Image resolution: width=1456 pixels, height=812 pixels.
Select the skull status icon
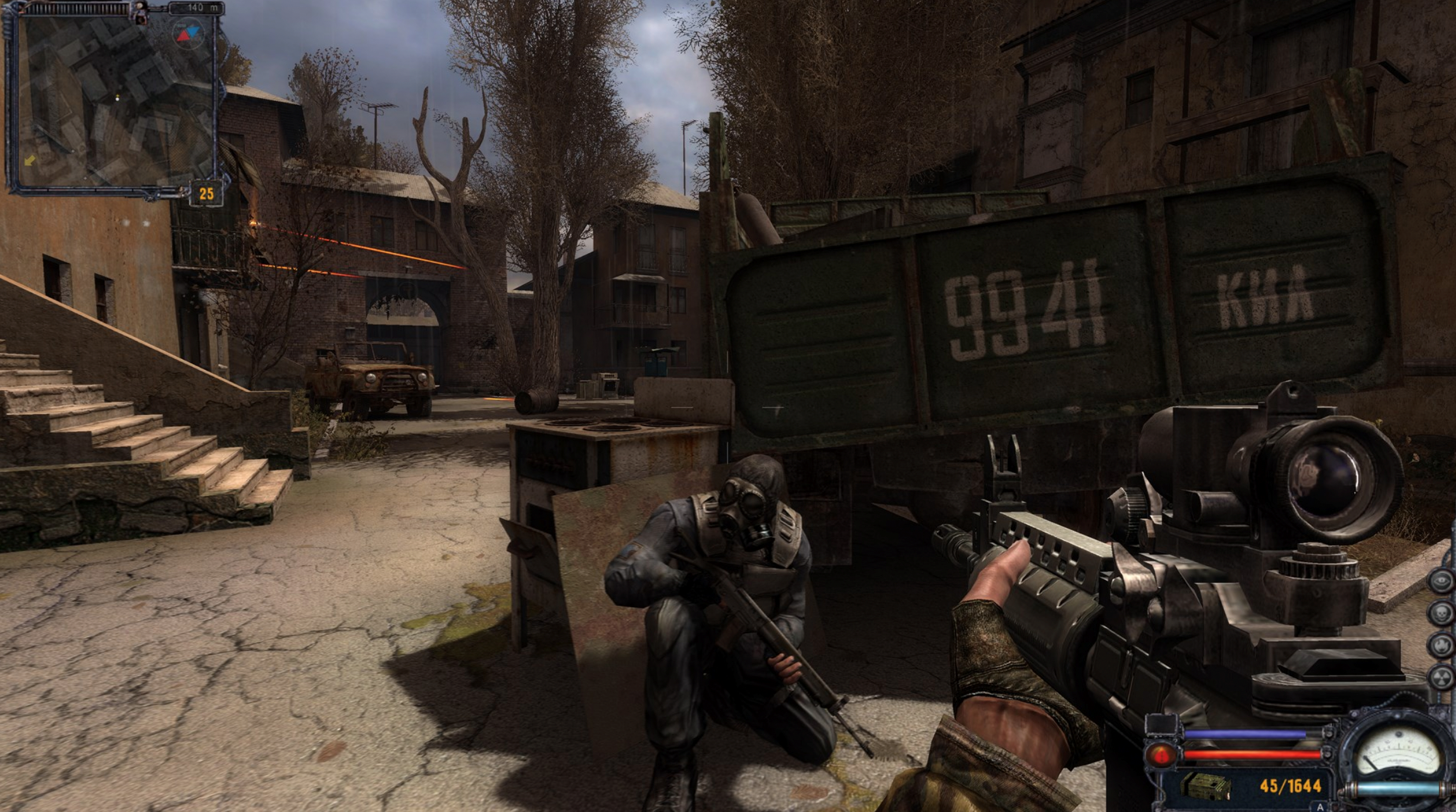(1441, 613)
